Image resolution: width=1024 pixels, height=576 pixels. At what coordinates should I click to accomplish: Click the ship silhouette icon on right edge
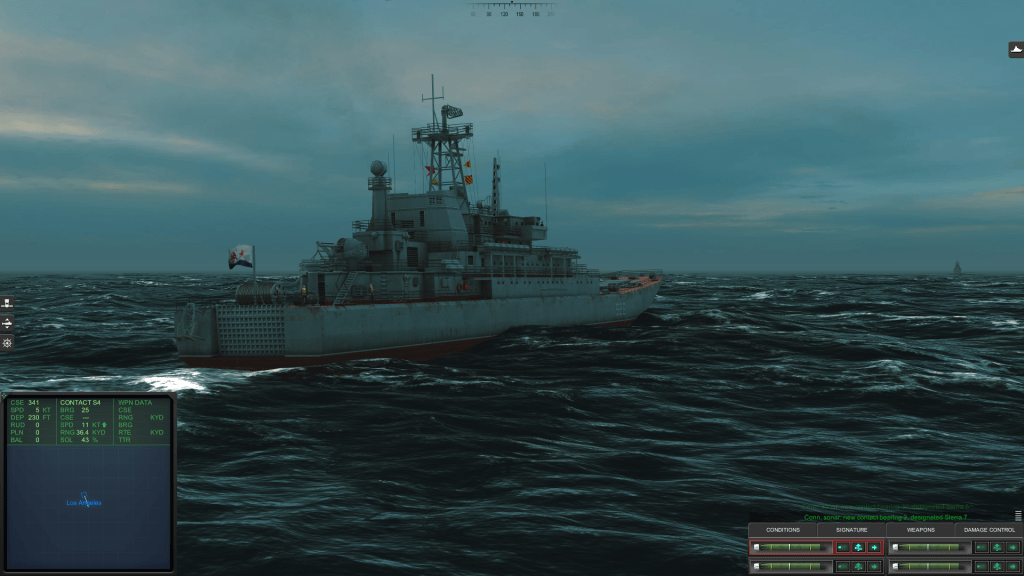click(x=1016, y=49)
